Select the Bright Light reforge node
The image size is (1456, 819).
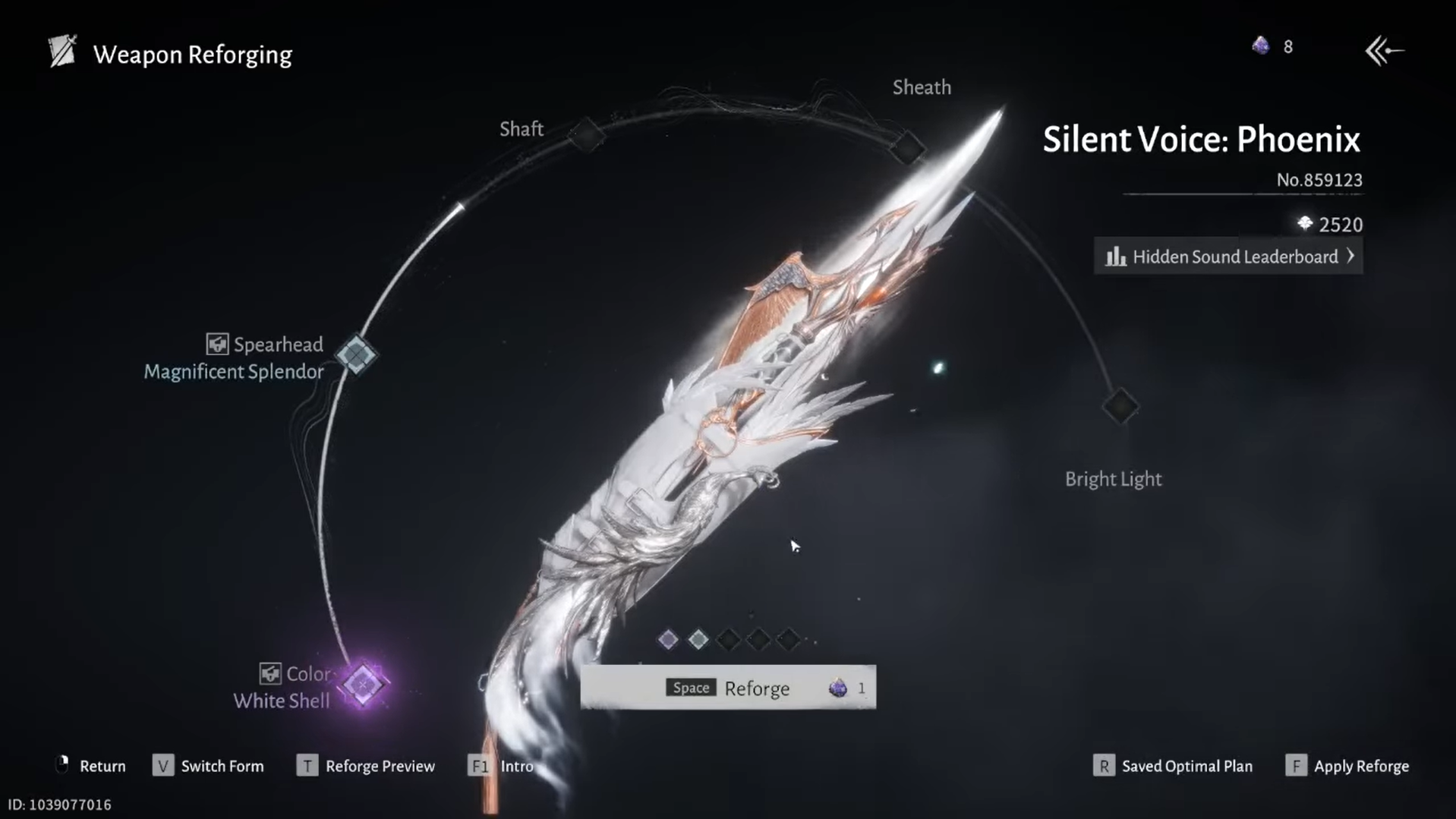point(1120,406)
